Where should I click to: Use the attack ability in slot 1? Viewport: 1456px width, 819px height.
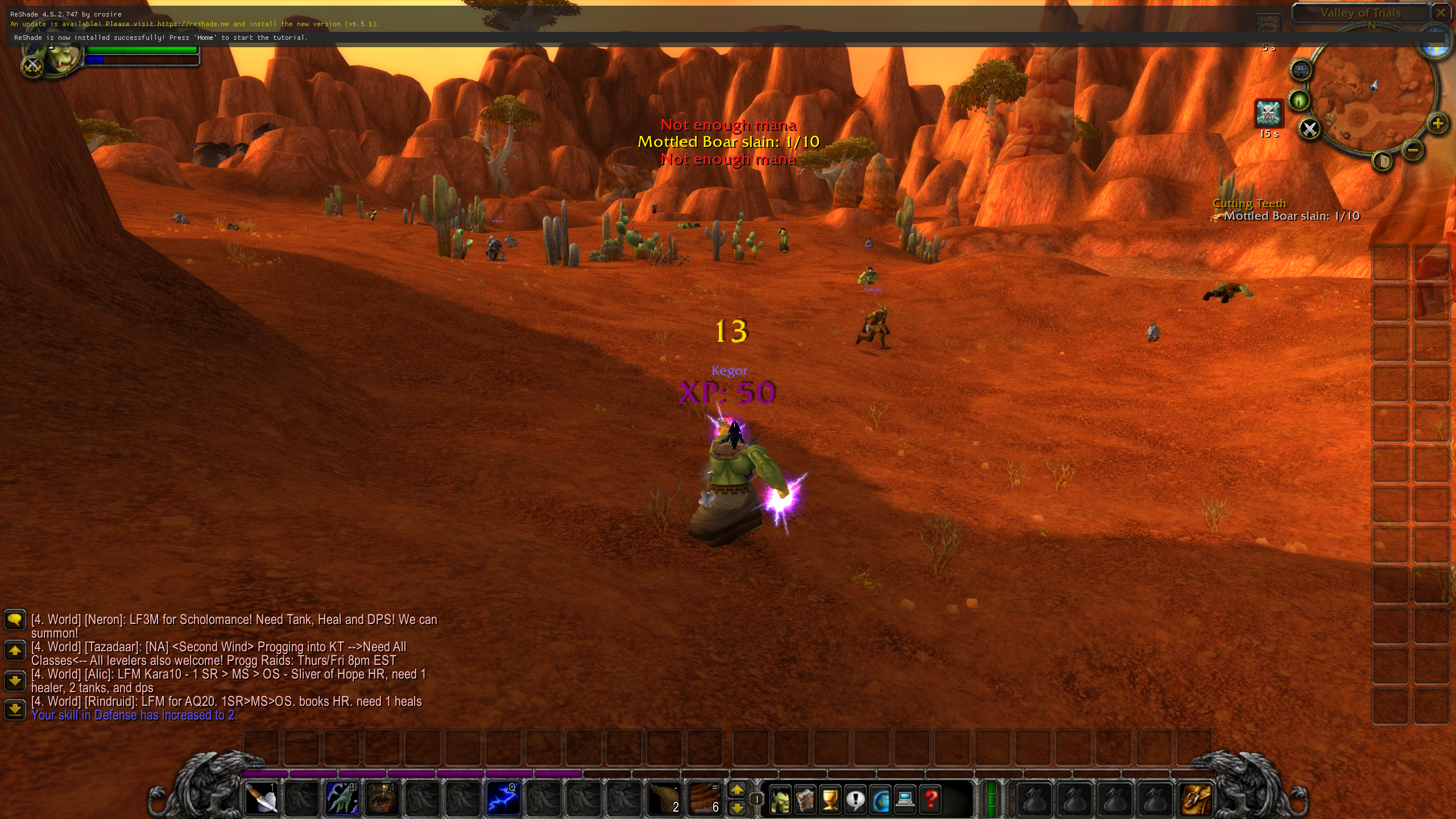click(x=261, y=799)
